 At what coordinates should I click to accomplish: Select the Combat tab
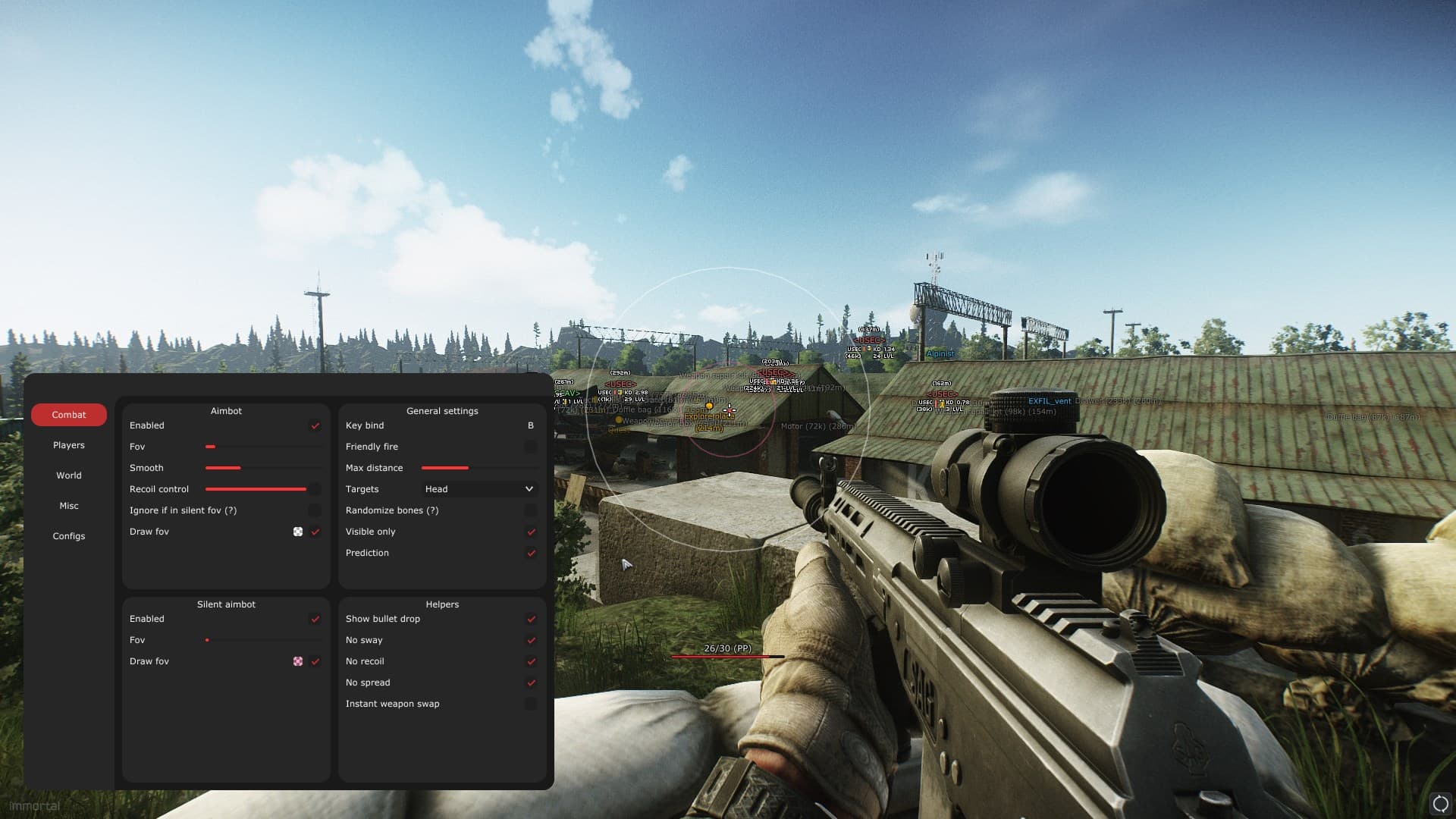68,415
